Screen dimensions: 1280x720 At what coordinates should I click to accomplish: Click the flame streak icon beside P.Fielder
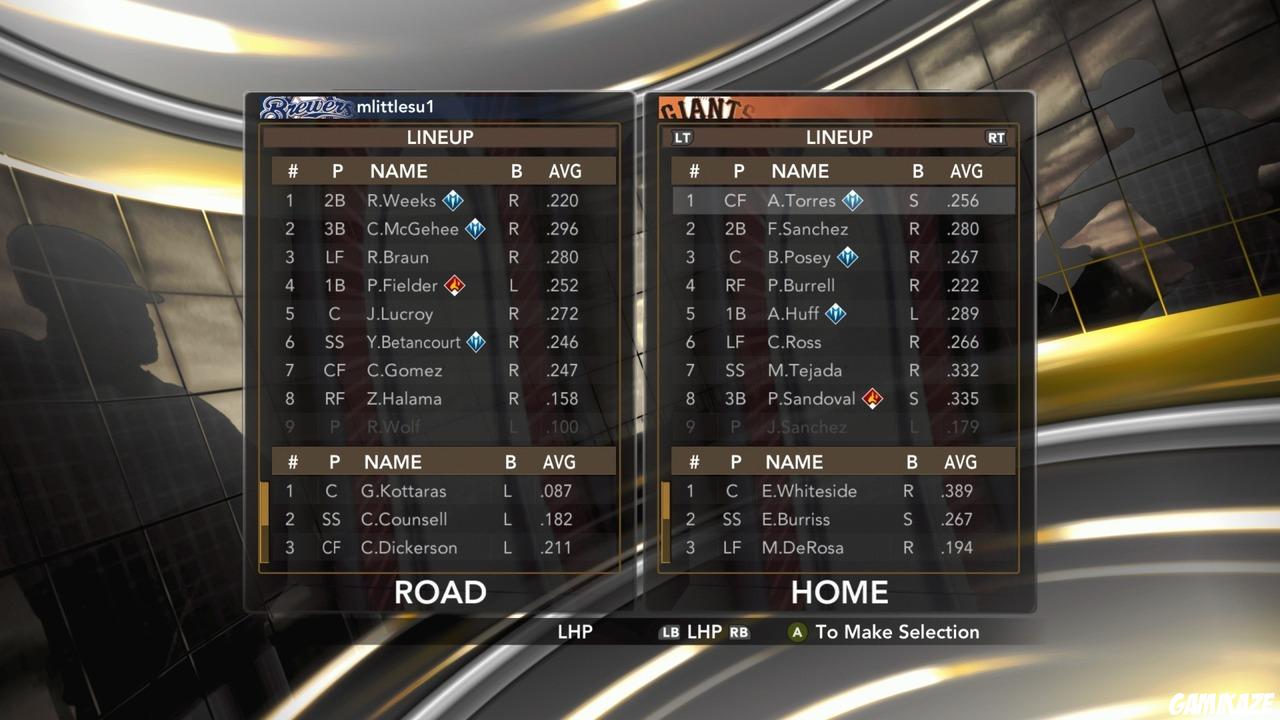[x=453, y=285]
